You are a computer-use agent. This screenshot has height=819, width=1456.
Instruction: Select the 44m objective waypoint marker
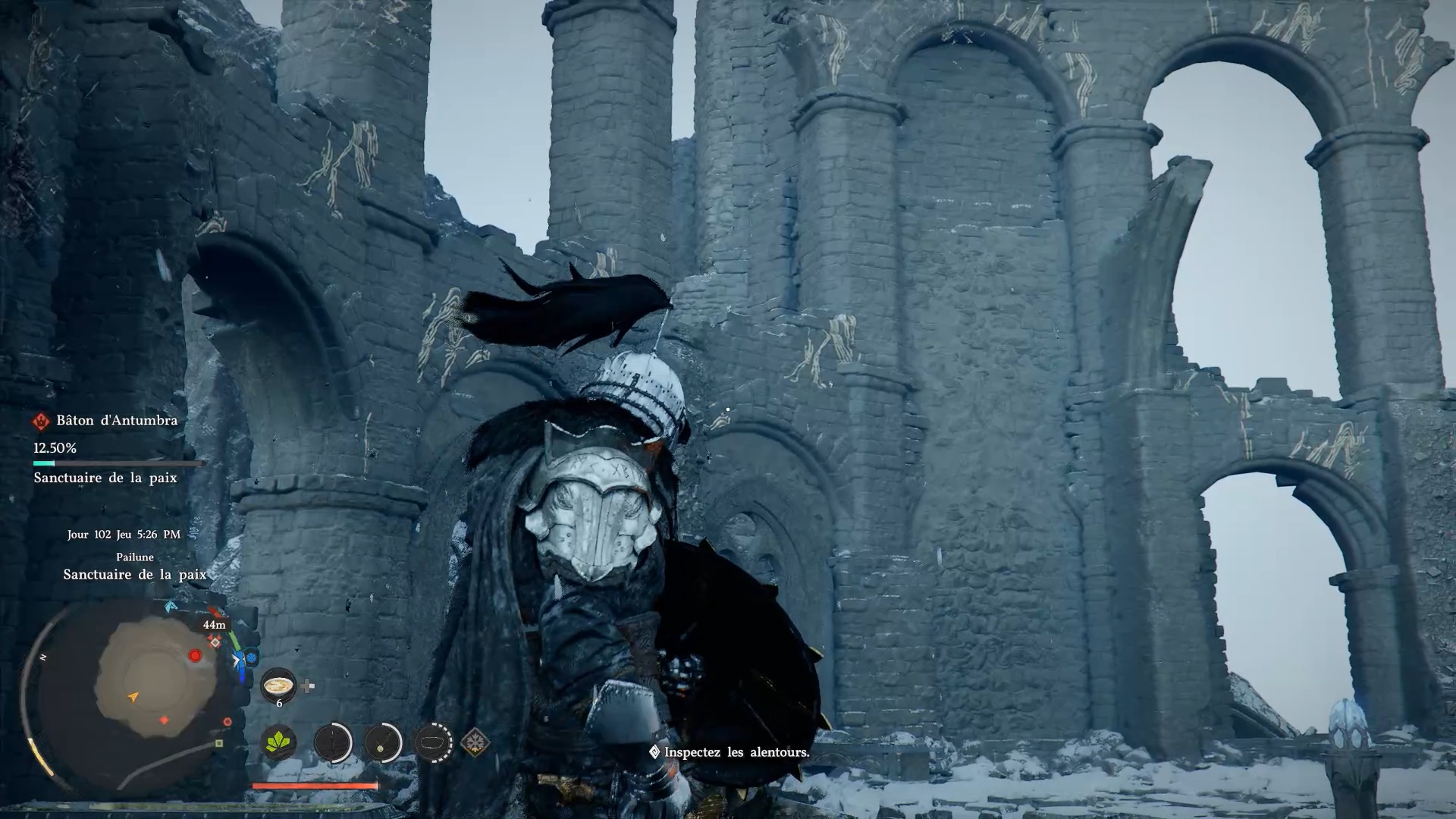point(215,642)
